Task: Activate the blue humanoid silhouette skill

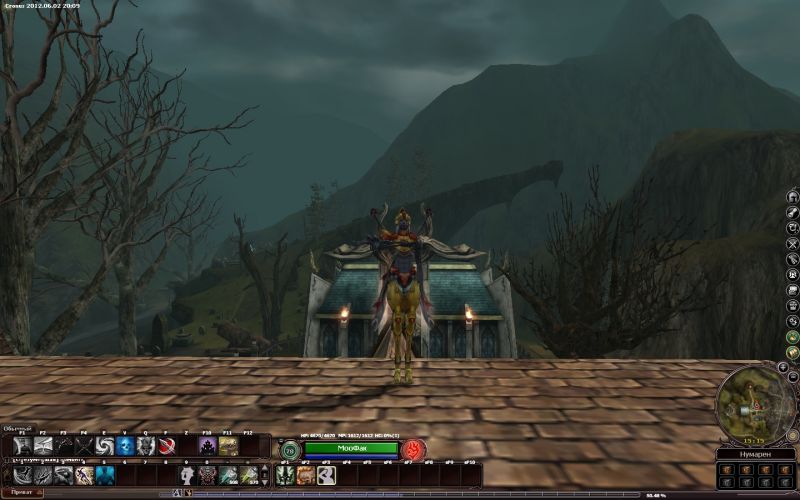Action: (105, 475)
